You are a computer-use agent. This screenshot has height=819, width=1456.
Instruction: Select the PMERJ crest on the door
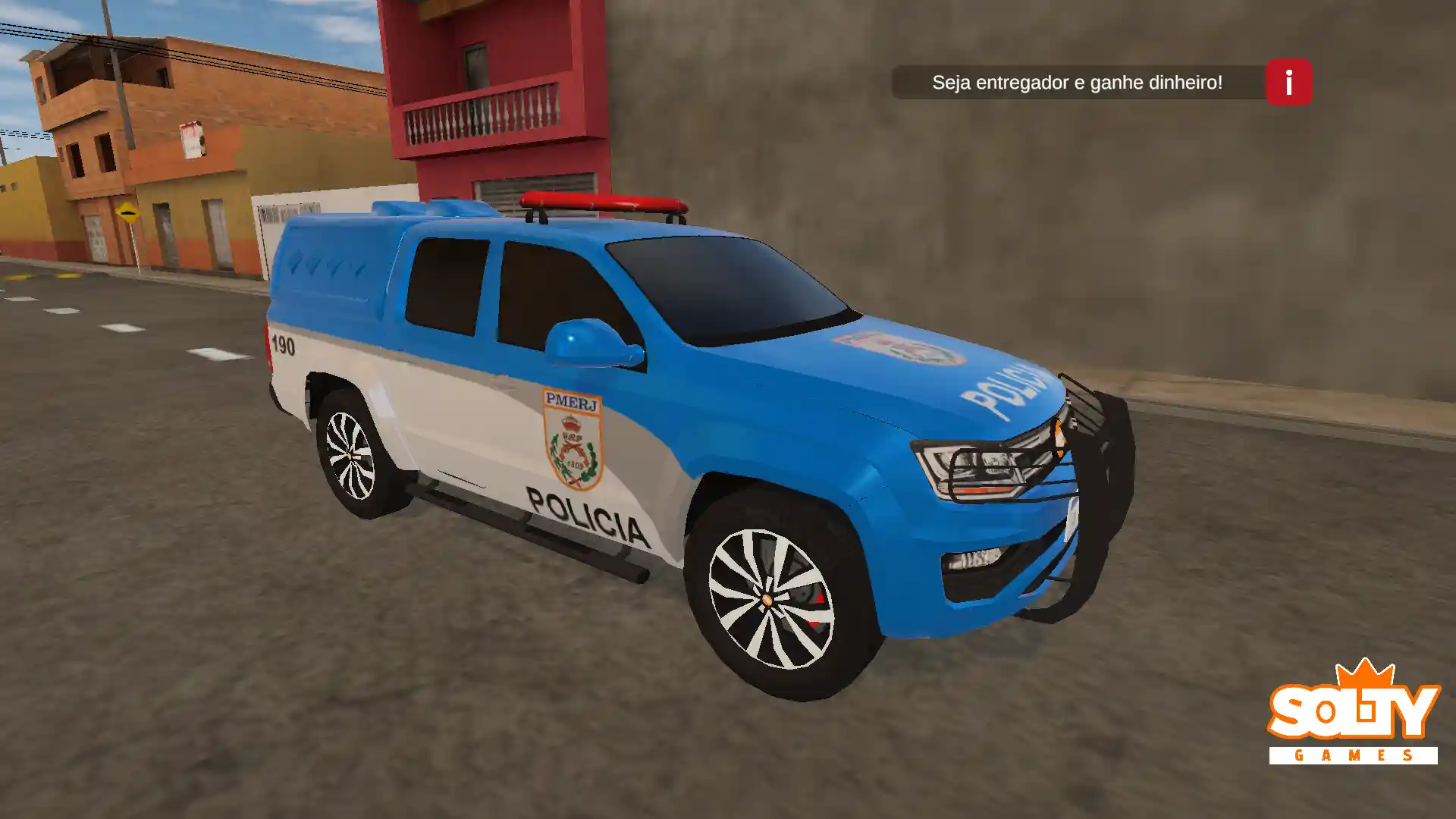[573, 440]
